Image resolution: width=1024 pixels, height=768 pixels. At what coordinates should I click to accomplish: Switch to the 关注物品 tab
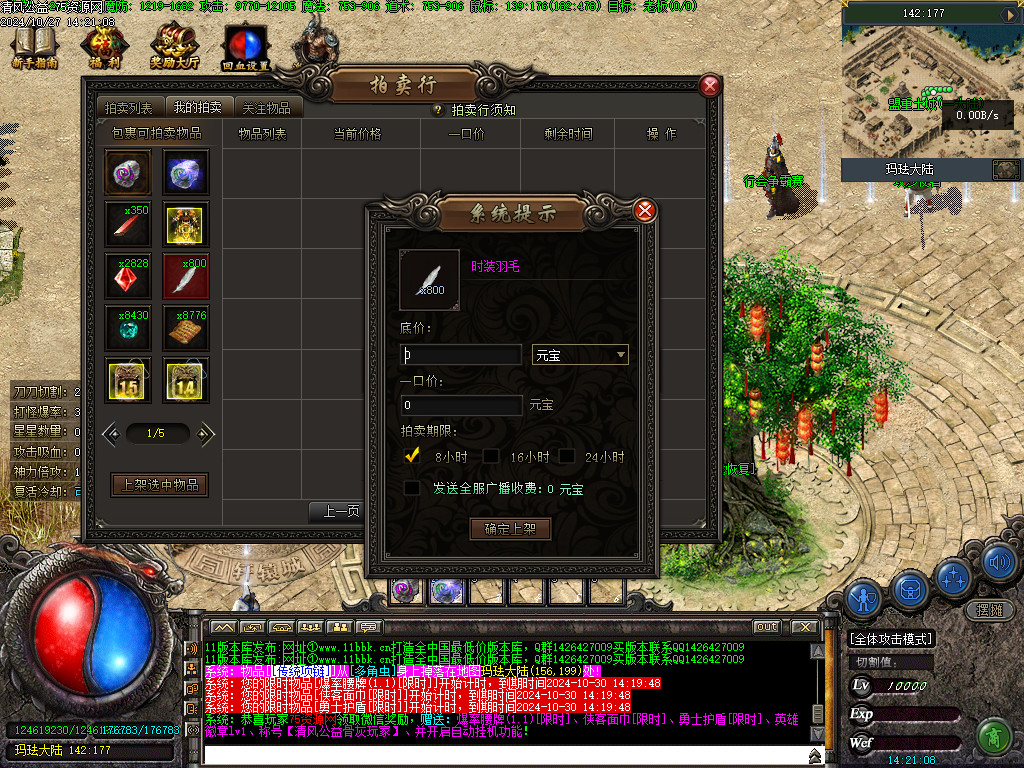[266, 108]
